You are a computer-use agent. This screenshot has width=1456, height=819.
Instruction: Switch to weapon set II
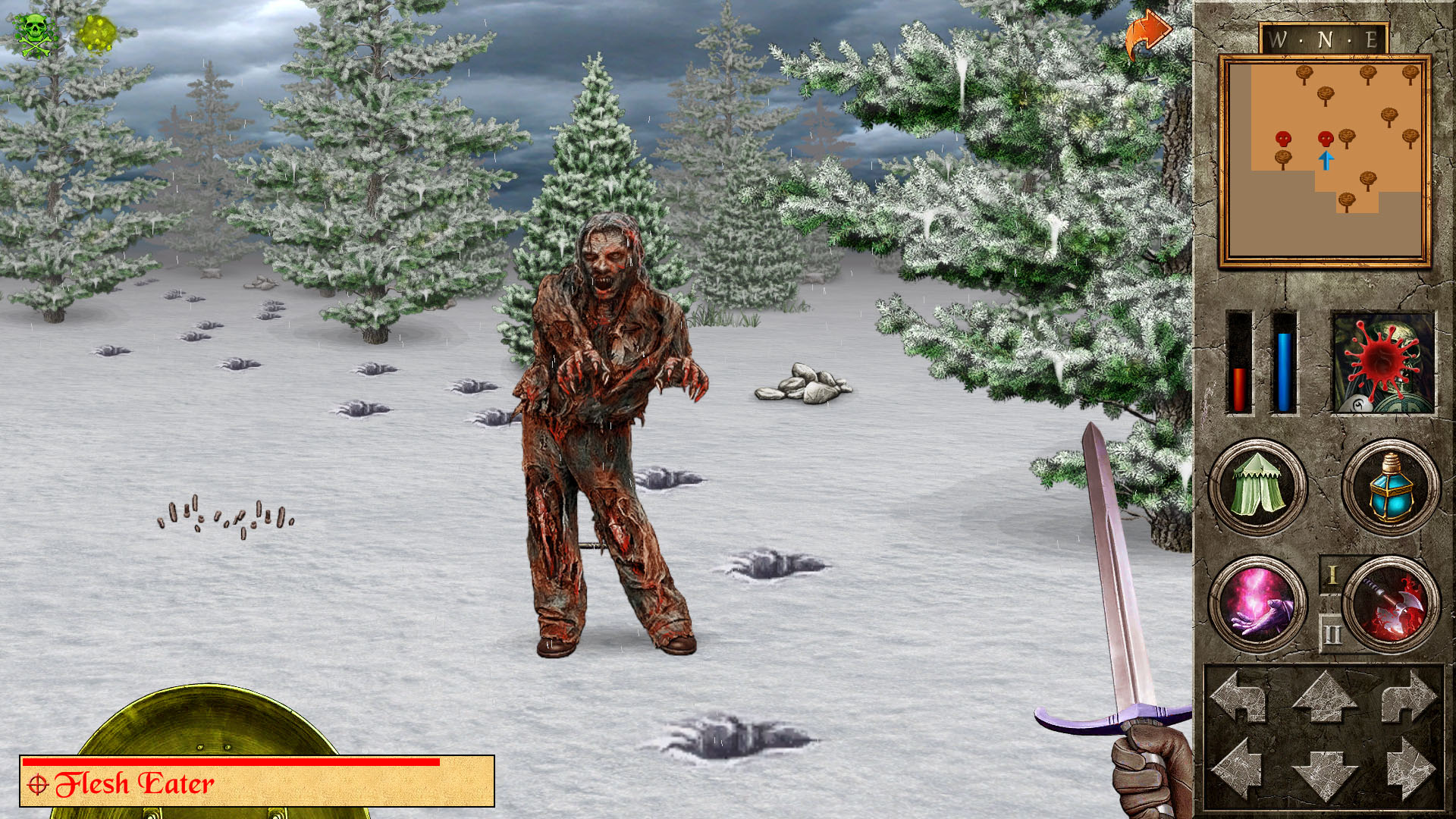1332,633
